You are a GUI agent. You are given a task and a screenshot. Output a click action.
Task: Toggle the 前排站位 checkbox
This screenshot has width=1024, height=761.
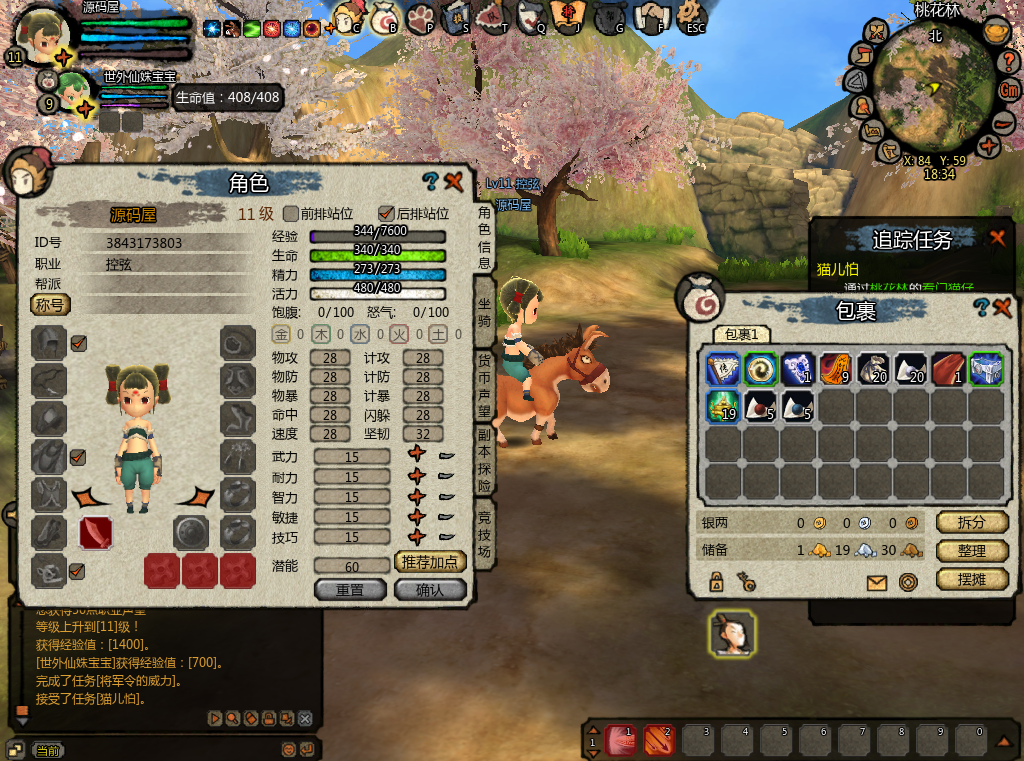[291, 213]
